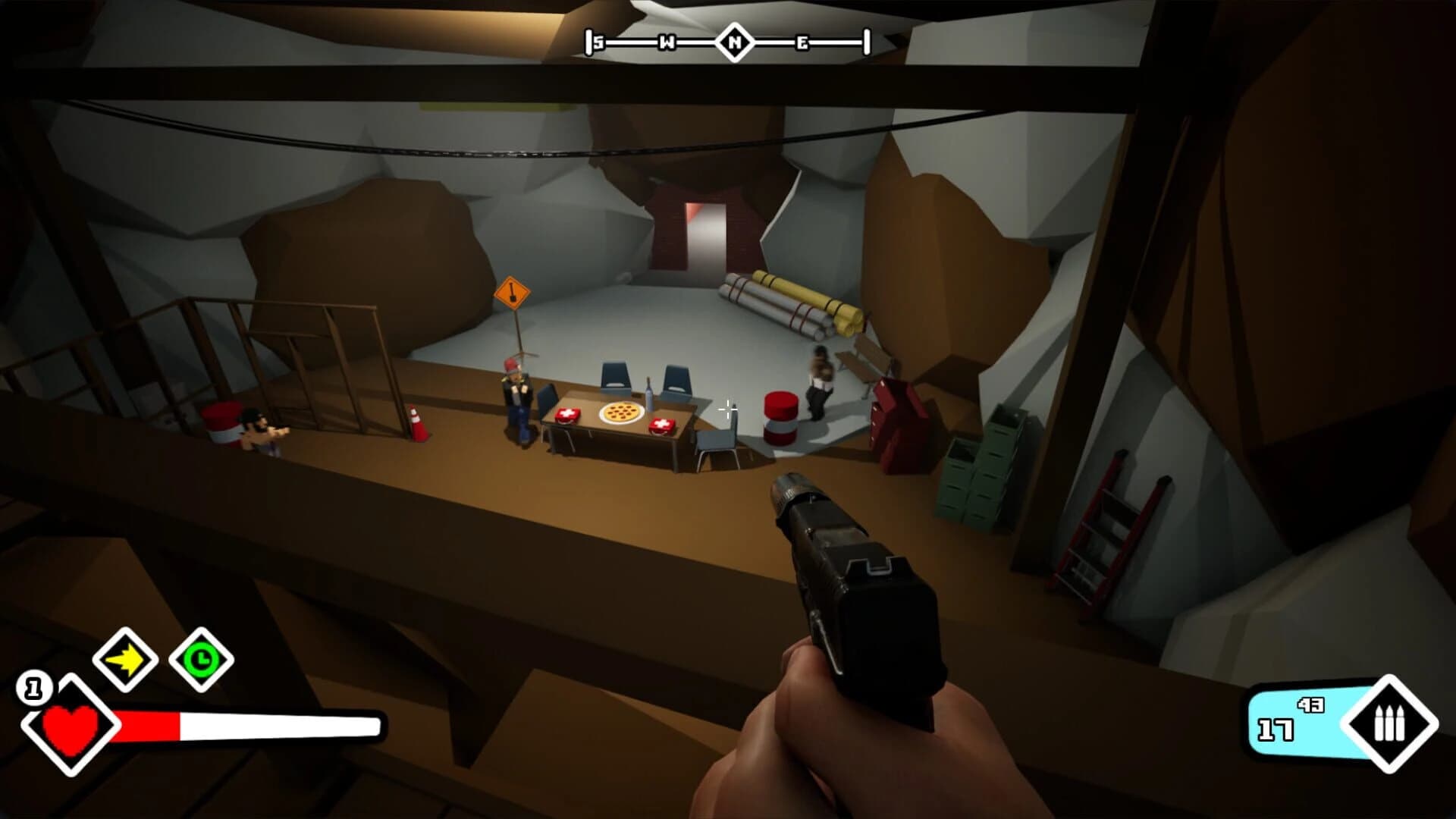Click the life count badge showing 1
The width and height of the screenshot is (1456, 819).
[x=34, y=686]
